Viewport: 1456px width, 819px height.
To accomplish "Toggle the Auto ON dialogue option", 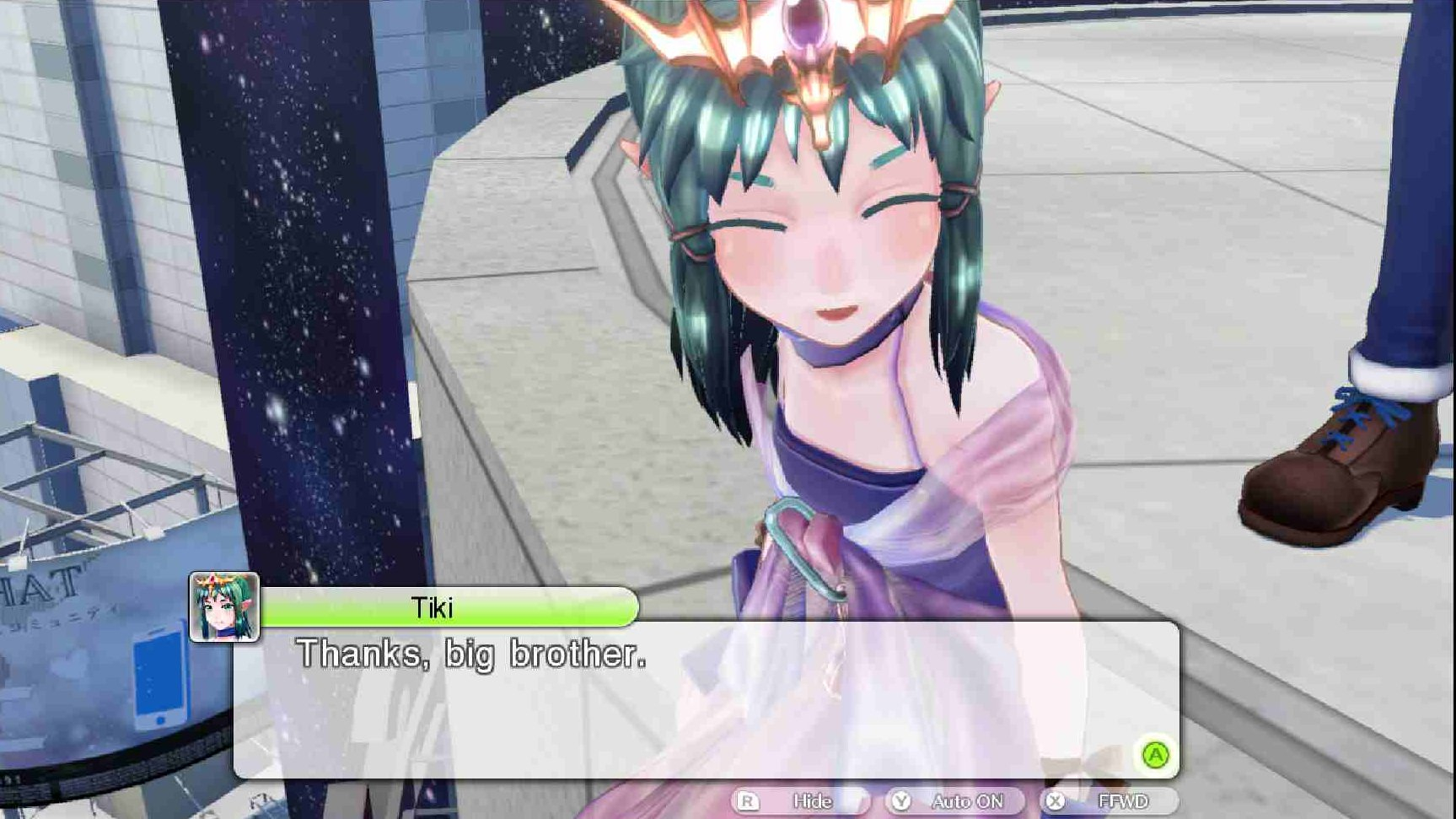I will (955, 800).
